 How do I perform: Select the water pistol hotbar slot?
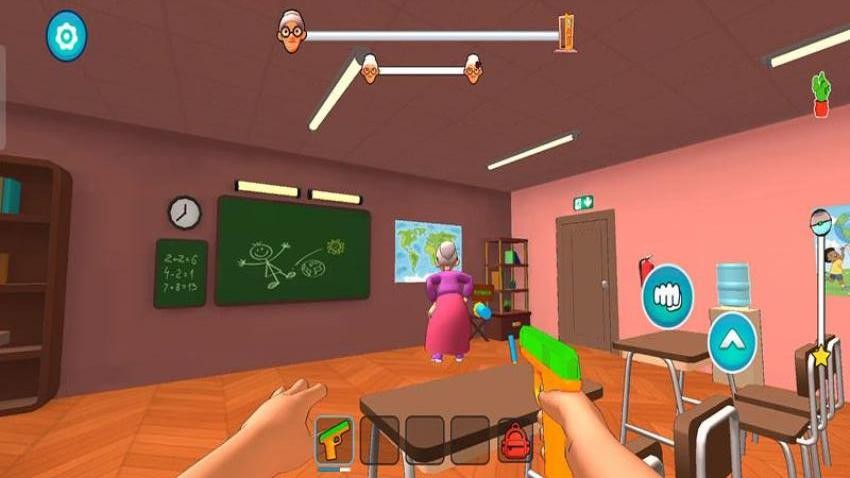click(x=334, y=439)
